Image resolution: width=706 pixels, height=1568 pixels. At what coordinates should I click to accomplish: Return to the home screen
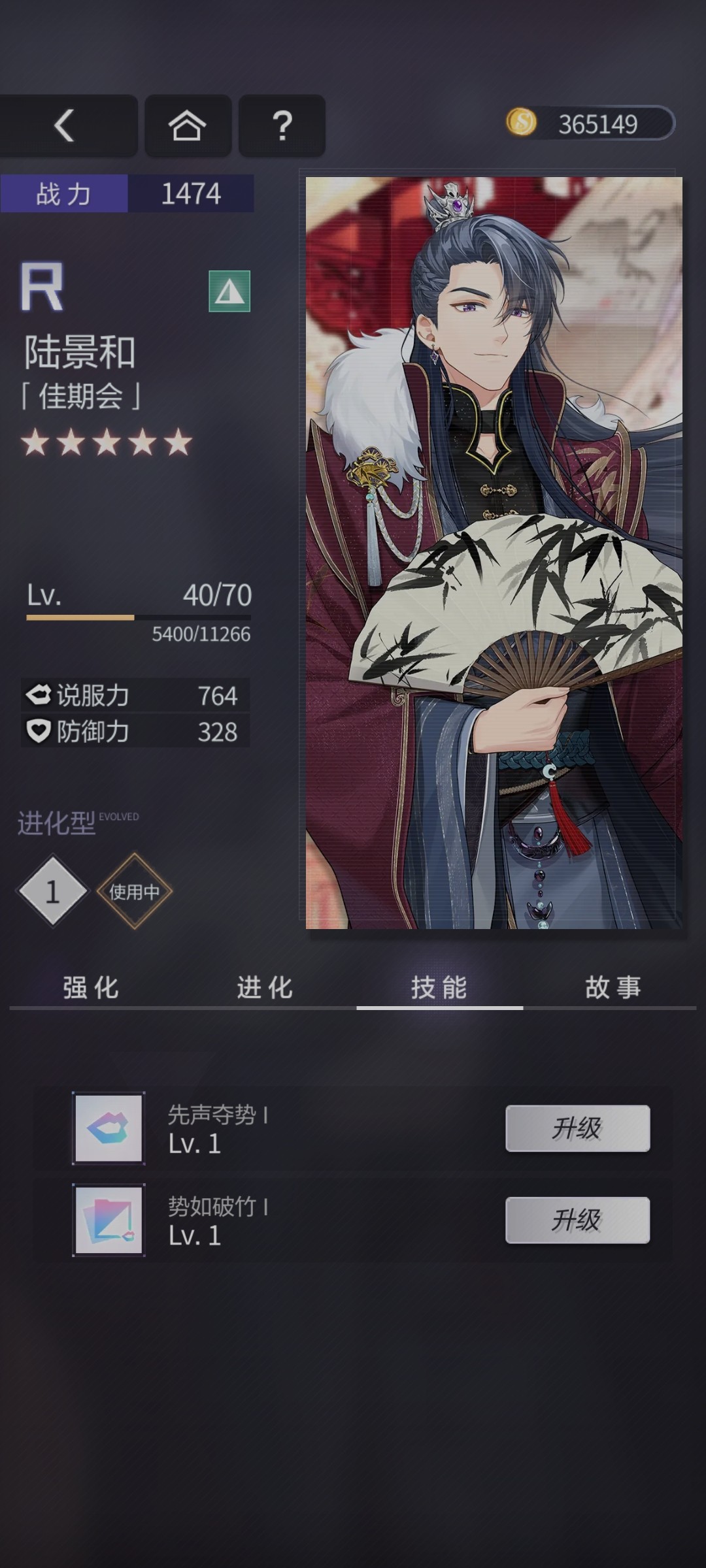[188, 125]
